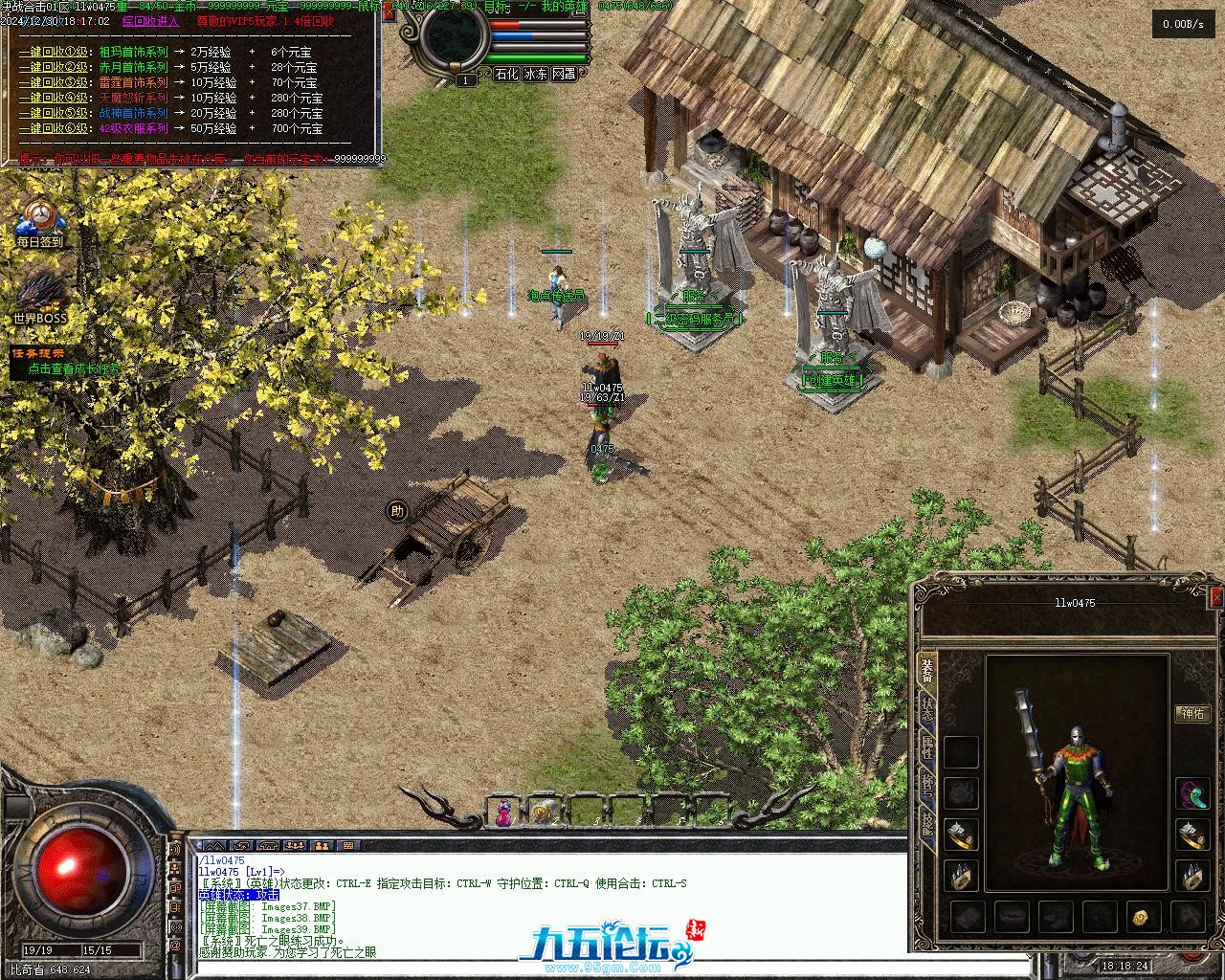Use the scroll item in hotbar slot 2
This screenshot has width=1225, height=980.
[x=543, y=813]
